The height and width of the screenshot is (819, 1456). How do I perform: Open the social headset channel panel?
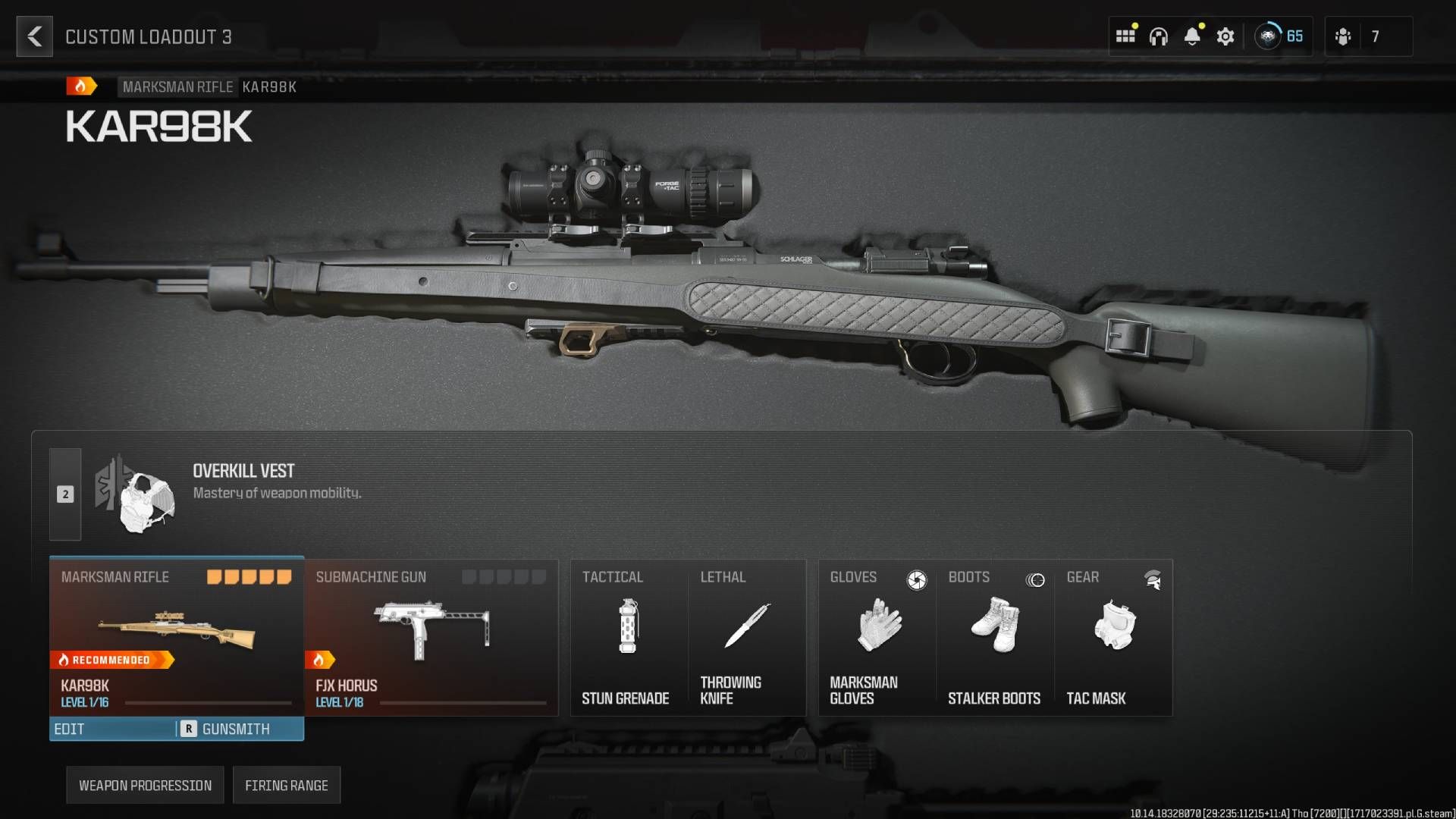[x=1159, y=36]
